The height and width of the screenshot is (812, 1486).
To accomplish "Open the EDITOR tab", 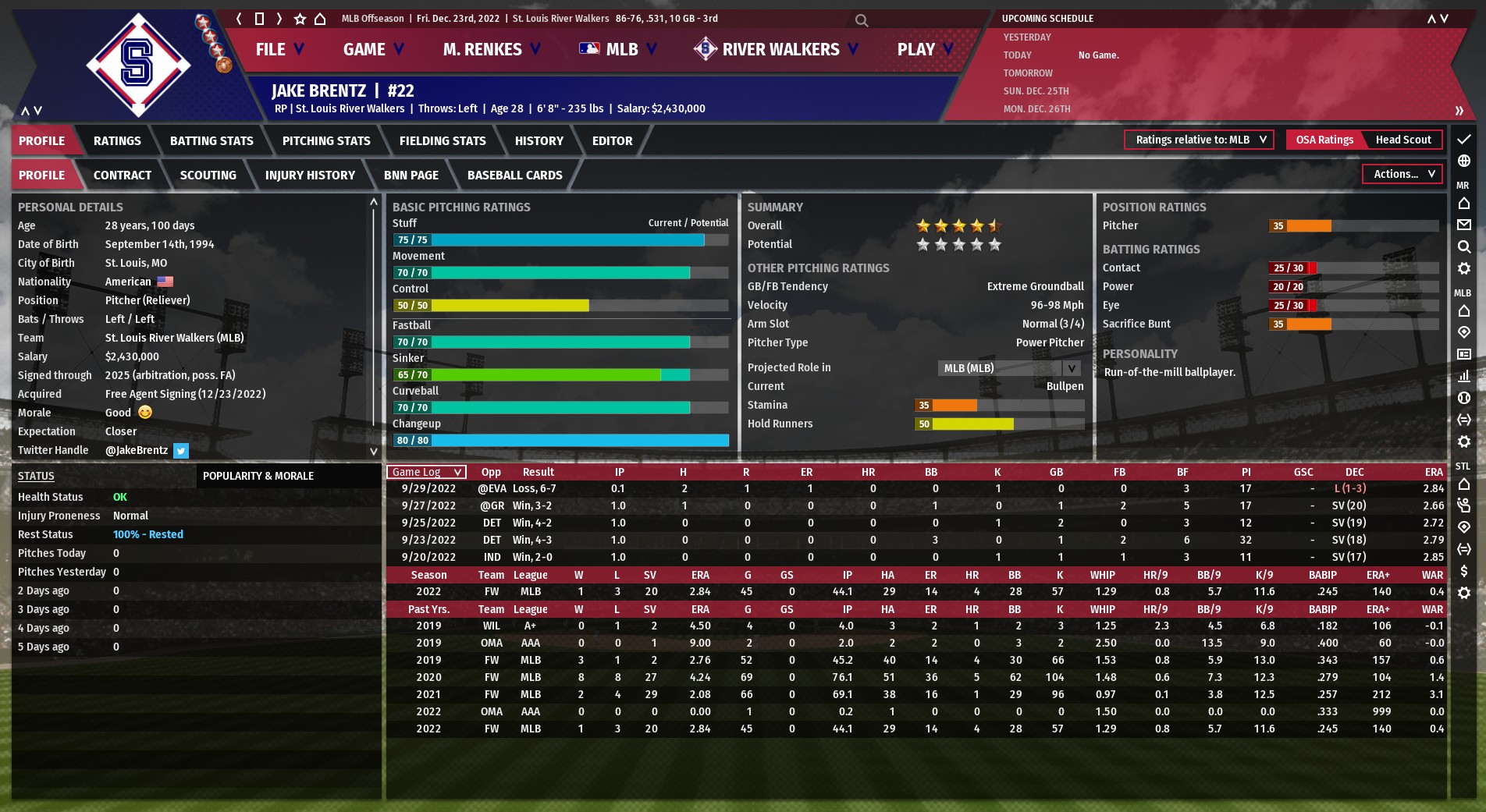I will click(x=612, y=141).
